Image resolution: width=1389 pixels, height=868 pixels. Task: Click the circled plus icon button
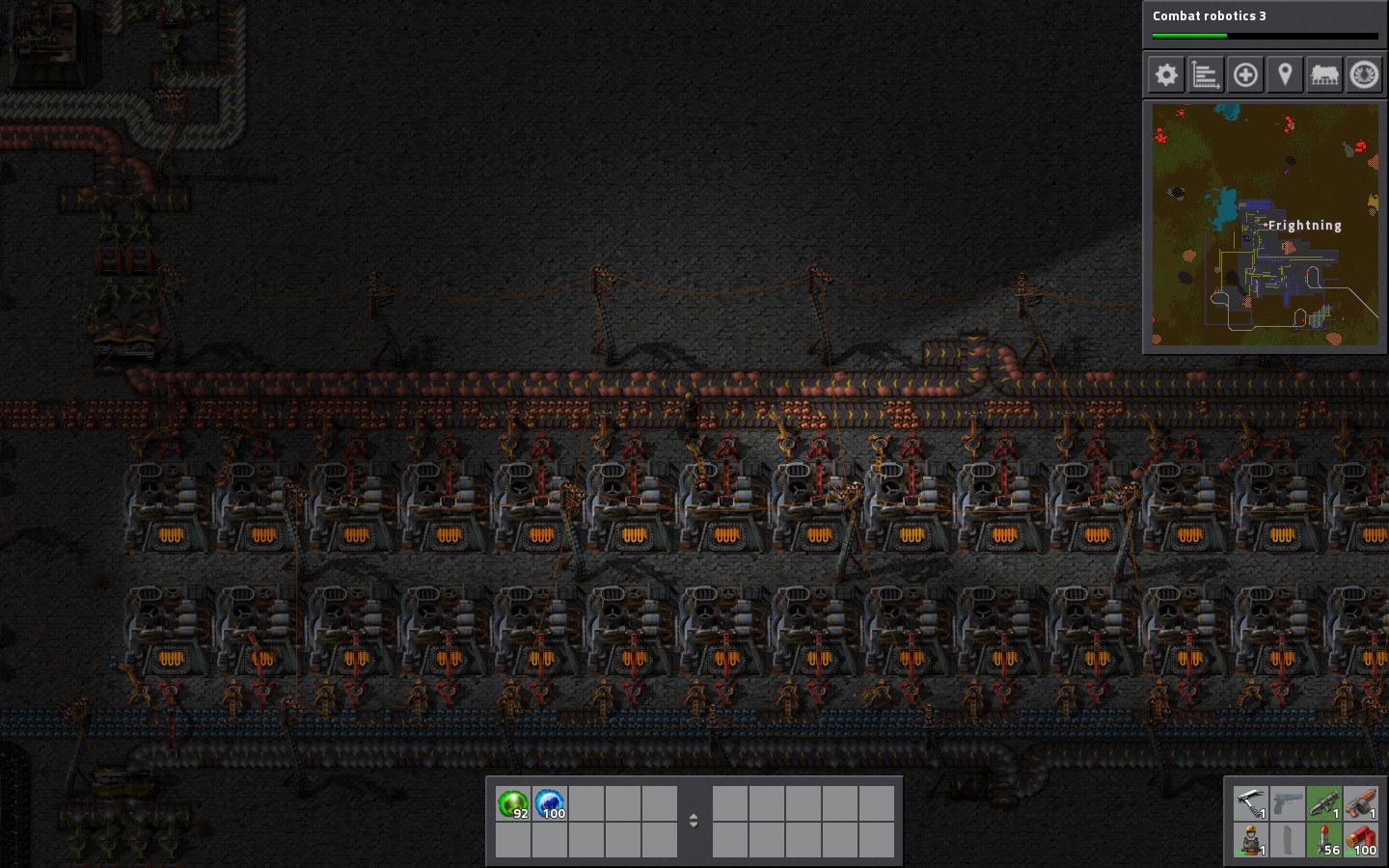point(1245,75)
